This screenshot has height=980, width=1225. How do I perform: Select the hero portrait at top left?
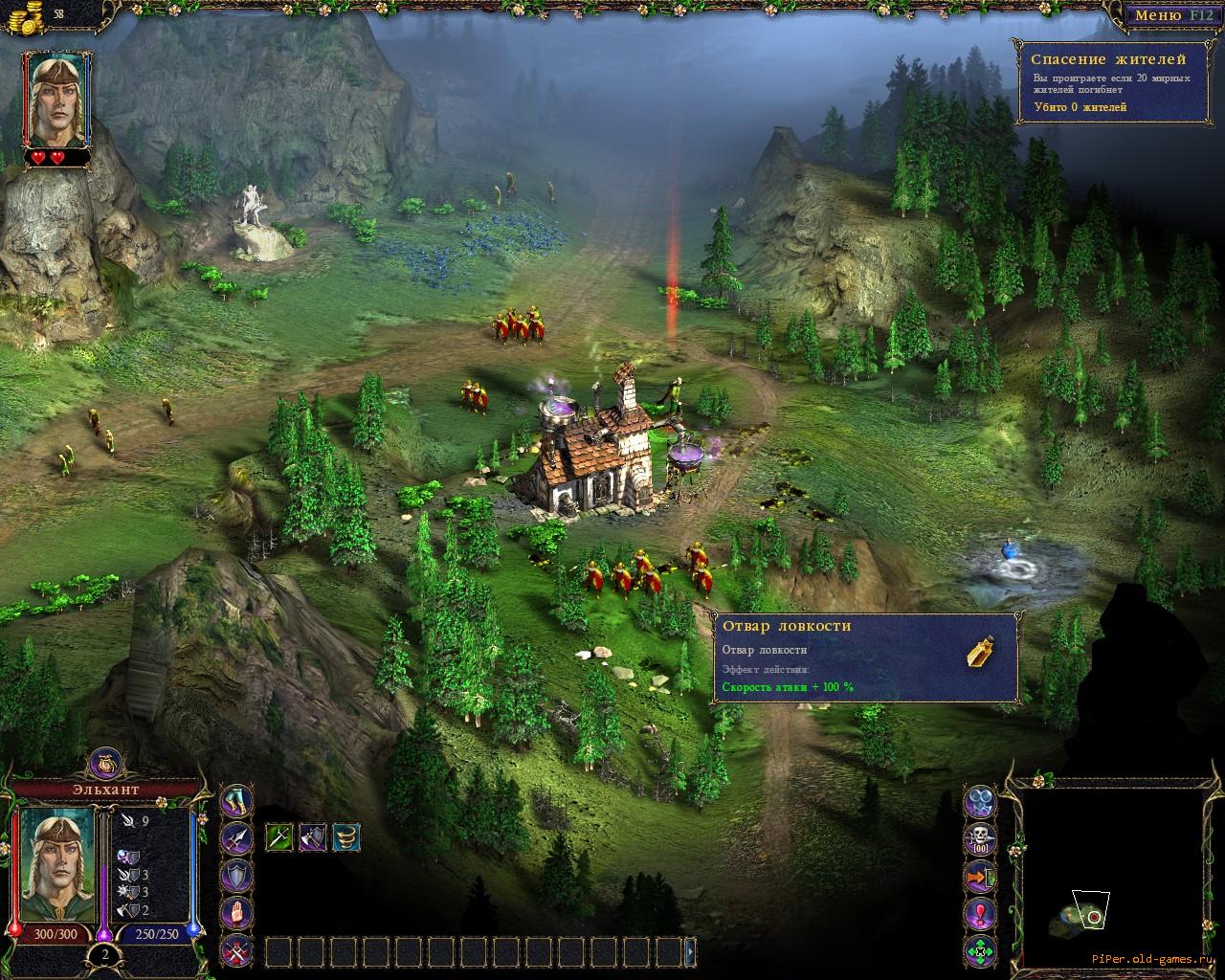[x=56, y=99]
